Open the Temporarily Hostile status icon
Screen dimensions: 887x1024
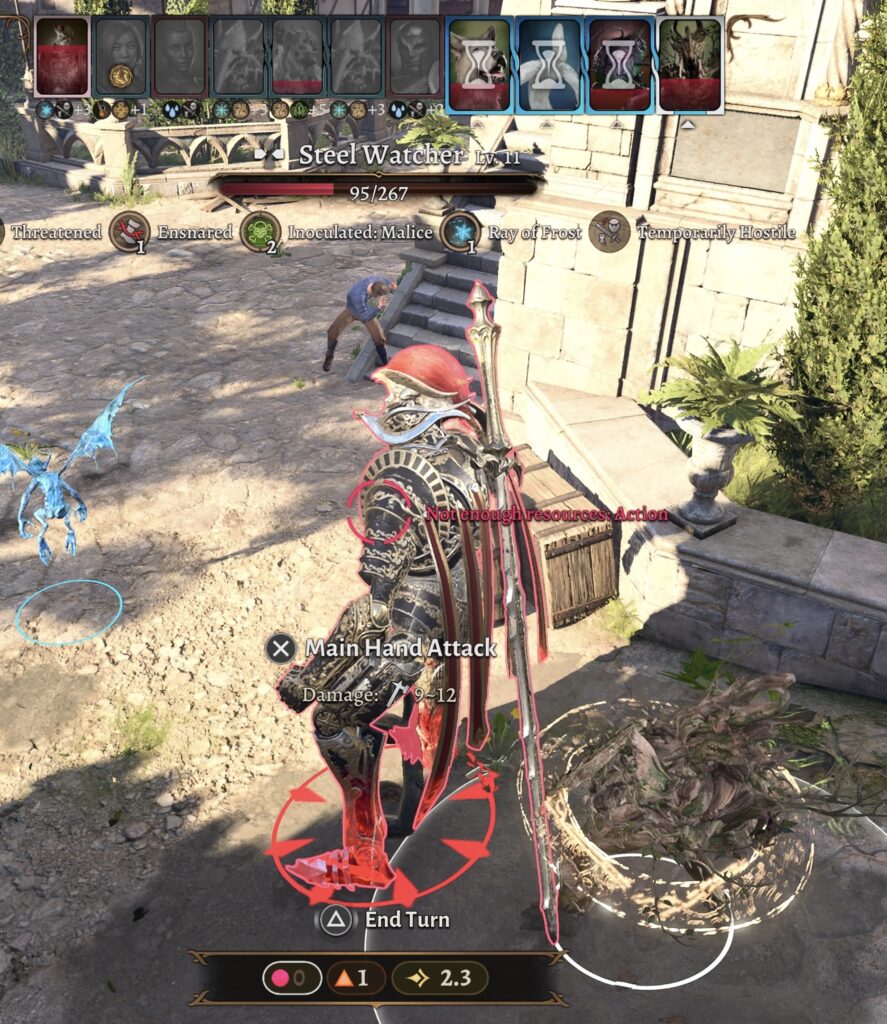609,232
